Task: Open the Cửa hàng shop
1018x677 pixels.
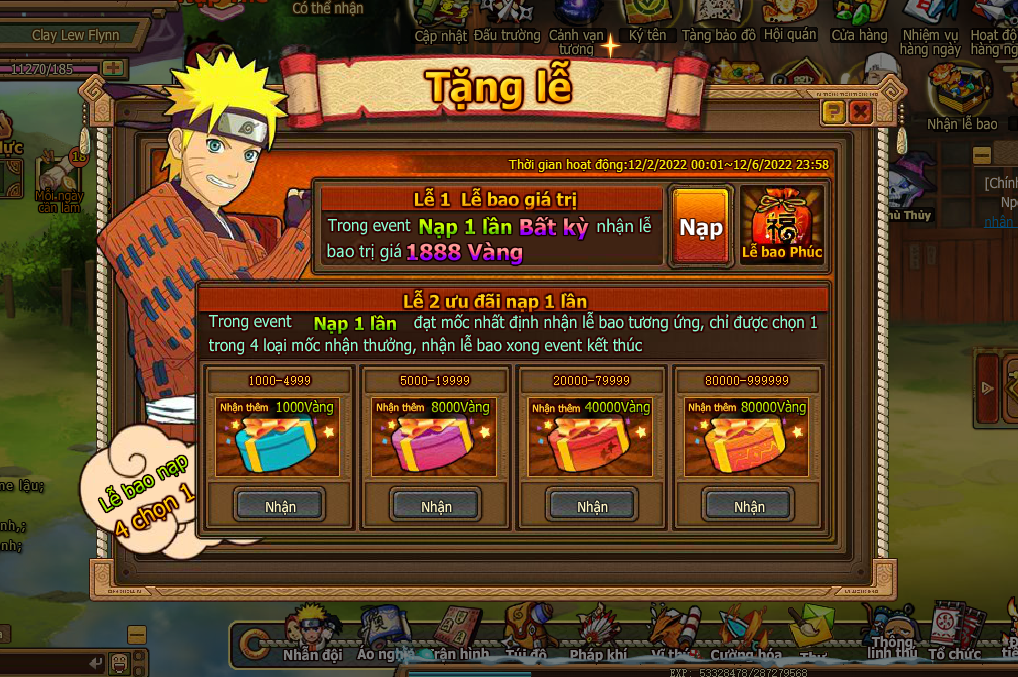Action: point(859,20)
